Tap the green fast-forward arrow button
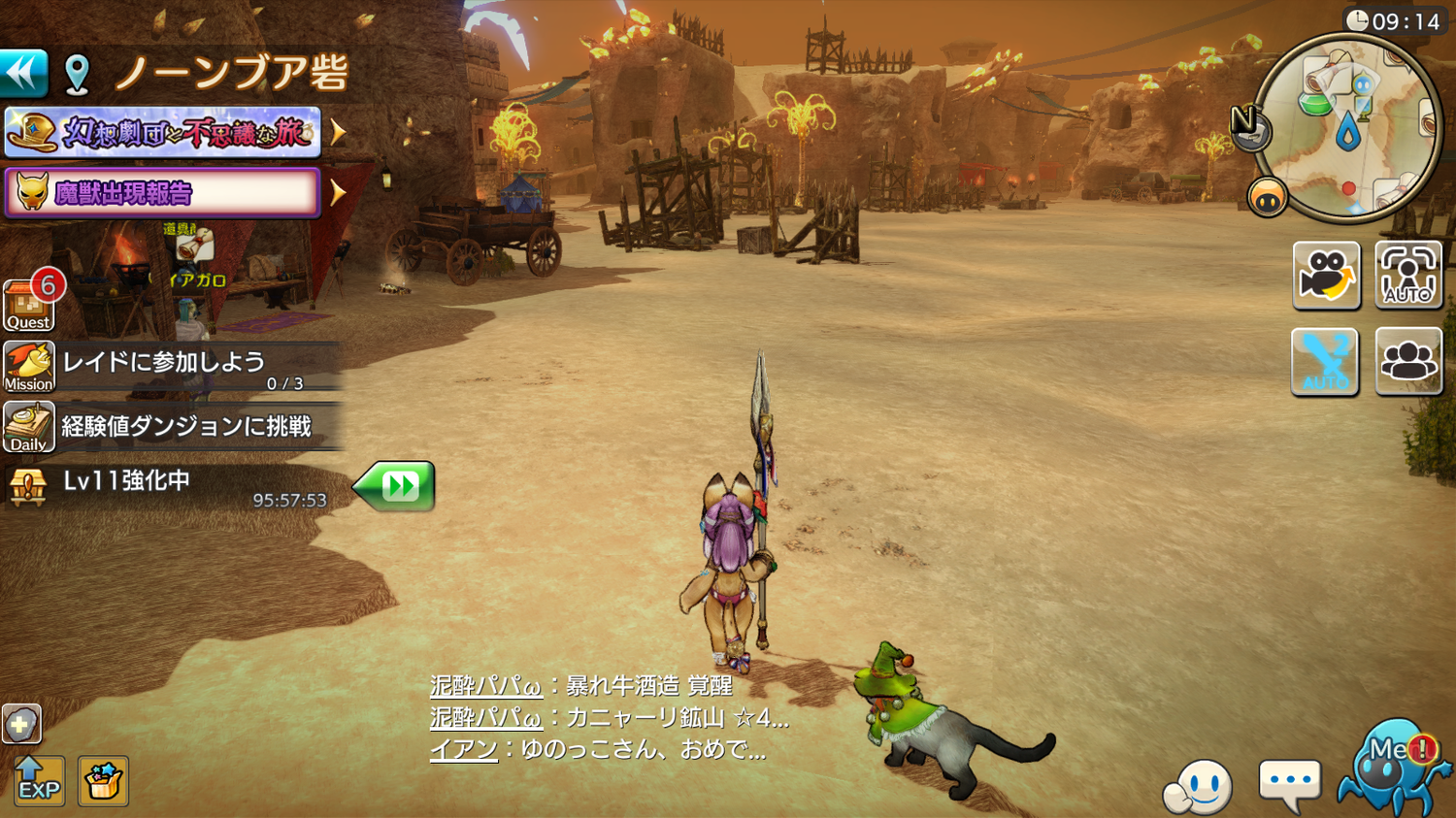 pyautogui.click(x=396, y=485)
